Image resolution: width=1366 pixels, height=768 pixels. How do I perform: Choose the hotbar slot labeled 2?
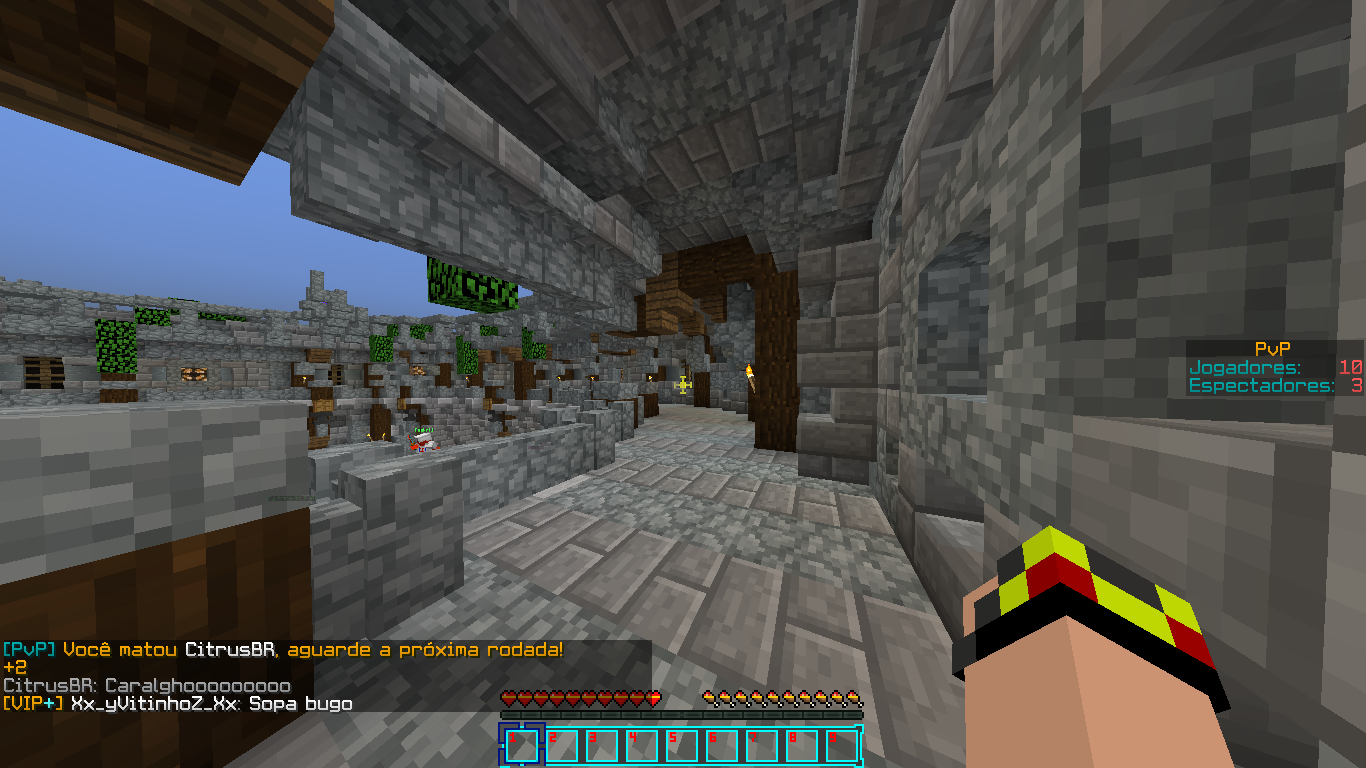(x=562, y=746)
